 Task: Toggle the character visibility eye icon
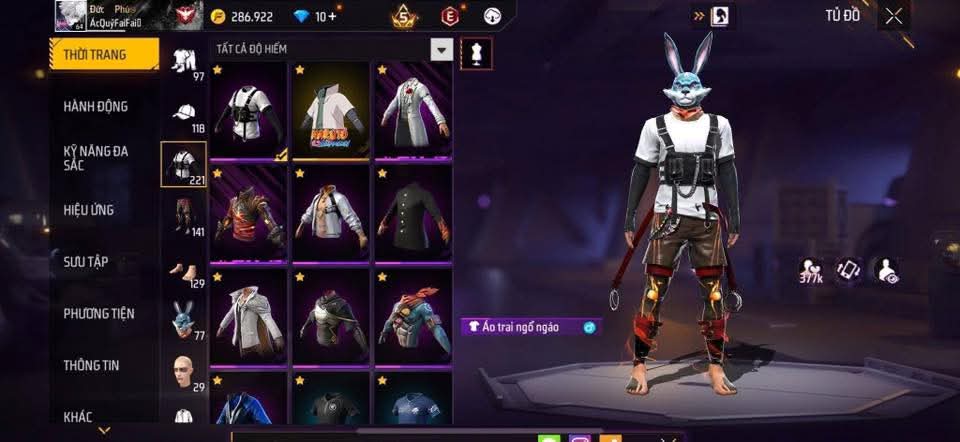click(x=885, y=270)
